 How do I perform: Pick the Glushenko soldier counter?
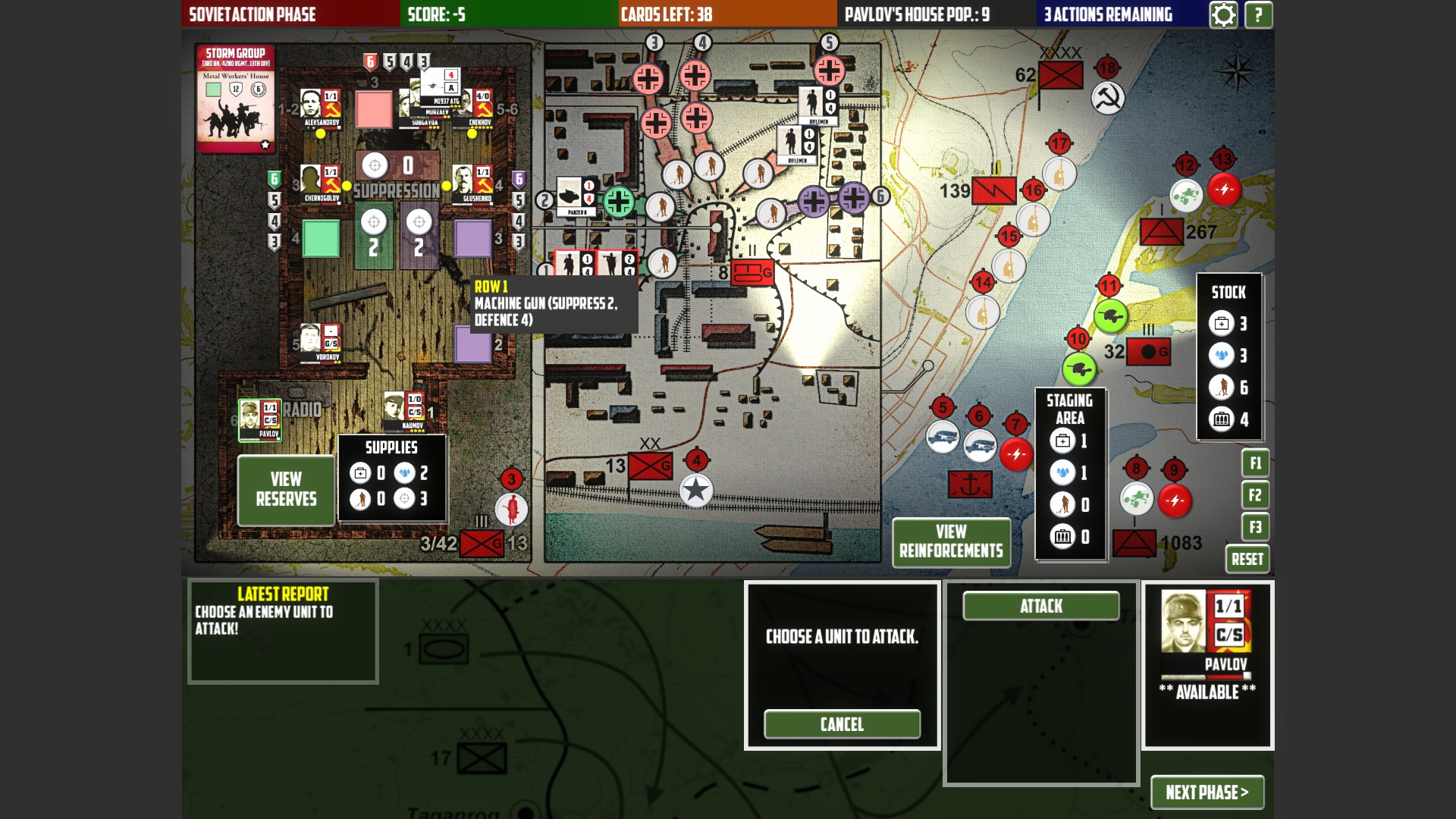(x=473, y=184)
